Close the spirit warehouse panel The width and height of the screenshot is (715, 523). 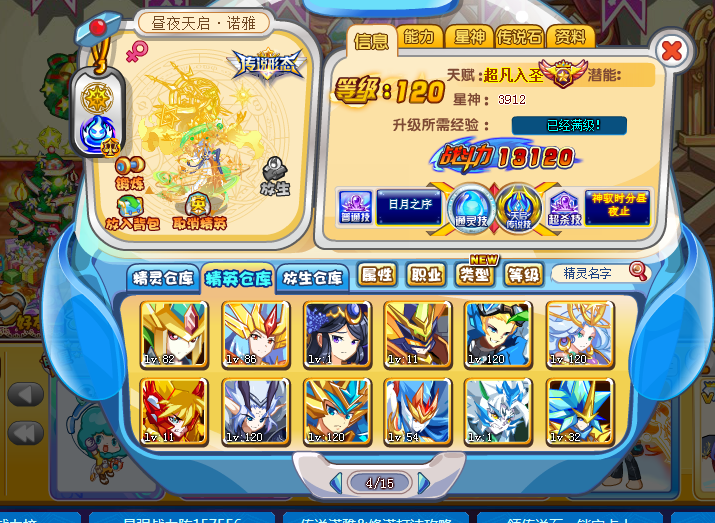click(x=673, y=49)
